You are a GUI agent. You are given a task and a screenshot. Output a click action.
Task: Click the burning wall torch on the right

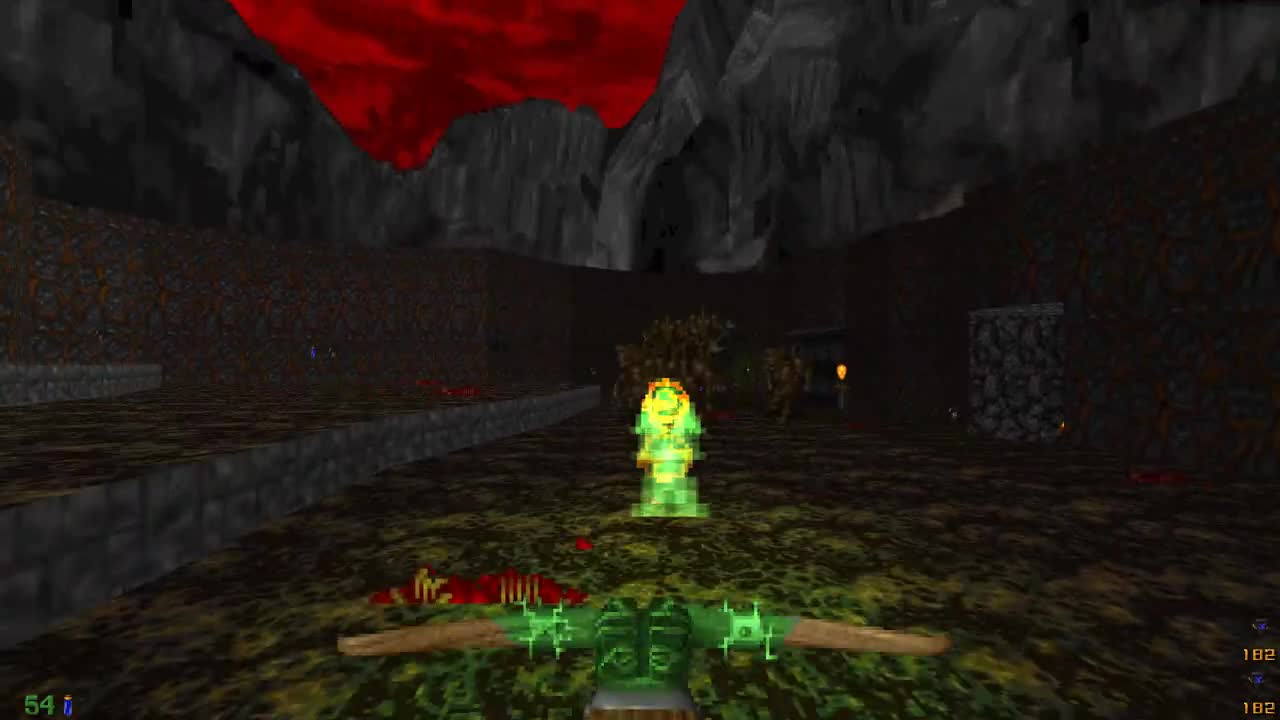point(843,372)
